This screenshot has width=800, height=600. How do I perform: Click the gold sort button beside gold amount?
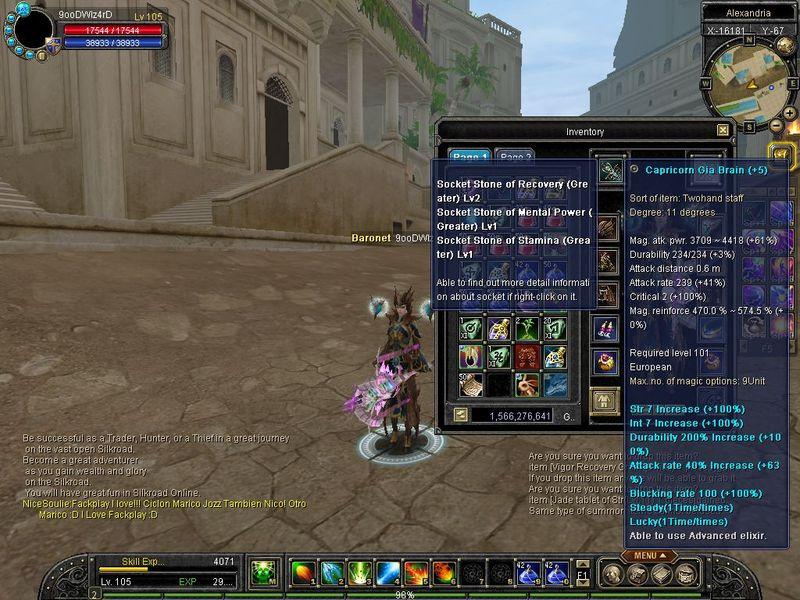coord(460,415)
